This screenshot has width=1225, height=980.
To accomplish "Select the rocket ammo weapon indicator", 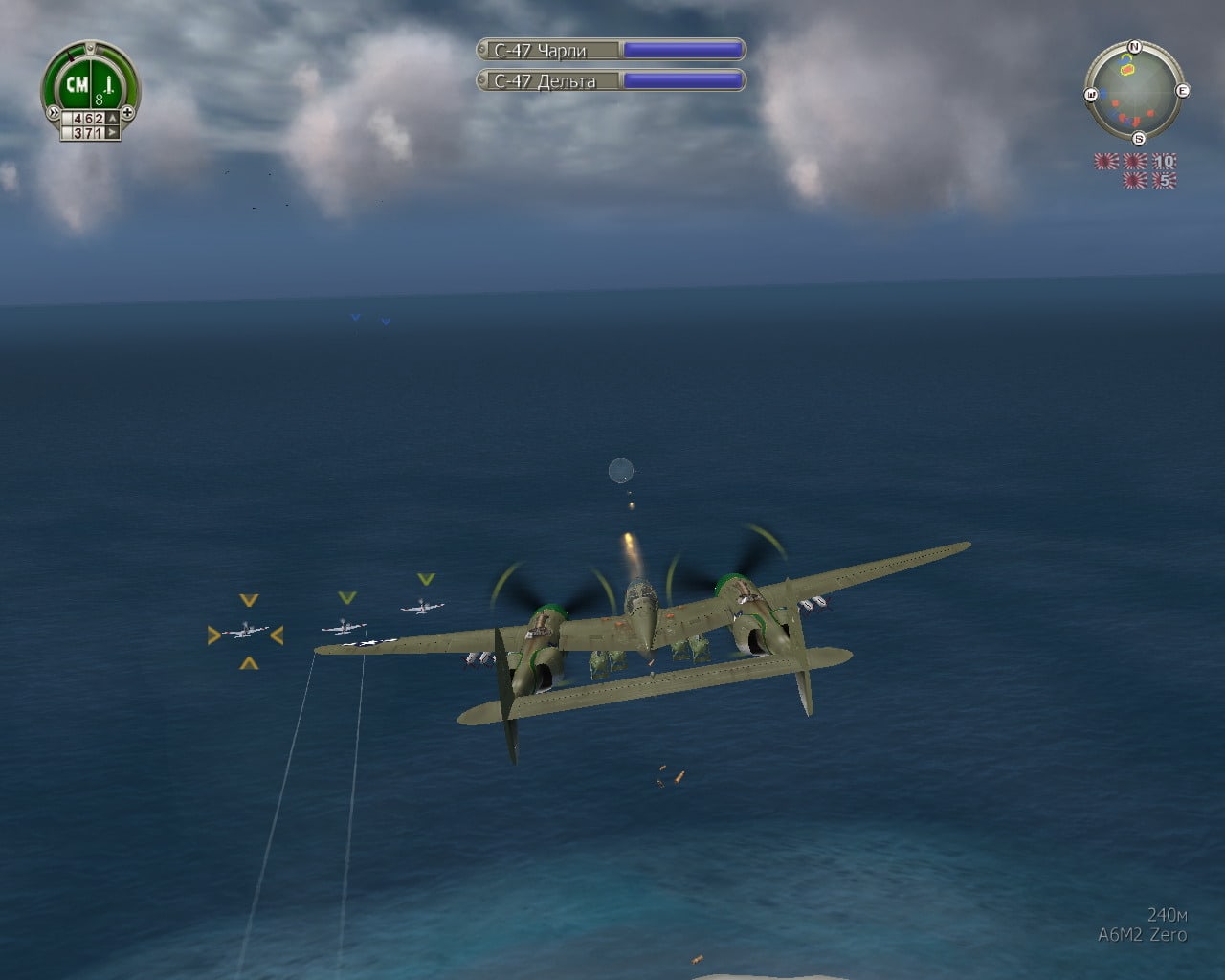I will point(108,88).
